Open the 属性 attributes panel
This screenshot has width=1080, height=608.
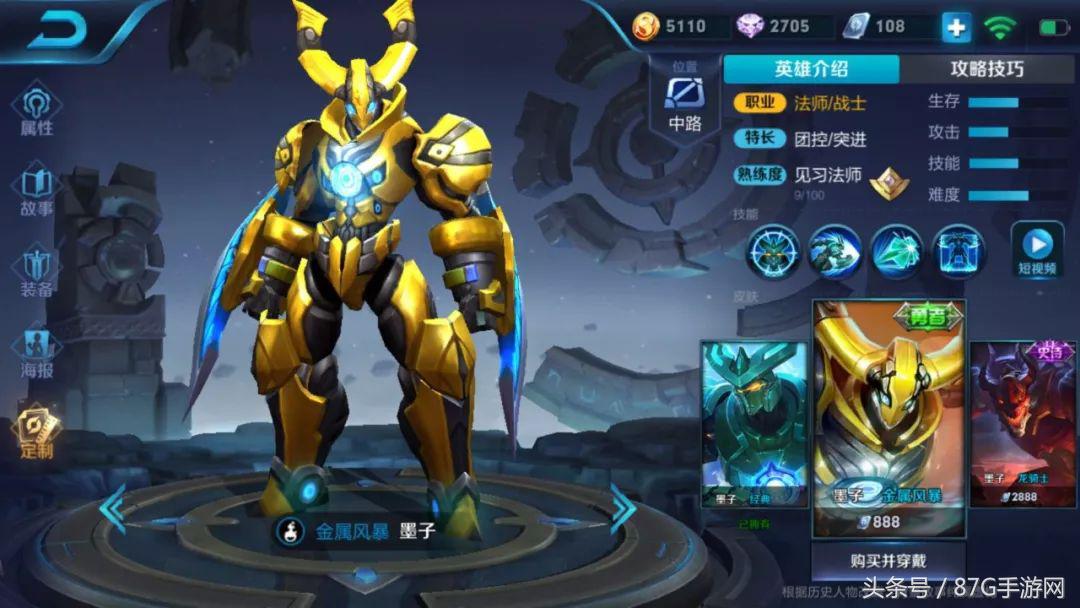[37, 108]
